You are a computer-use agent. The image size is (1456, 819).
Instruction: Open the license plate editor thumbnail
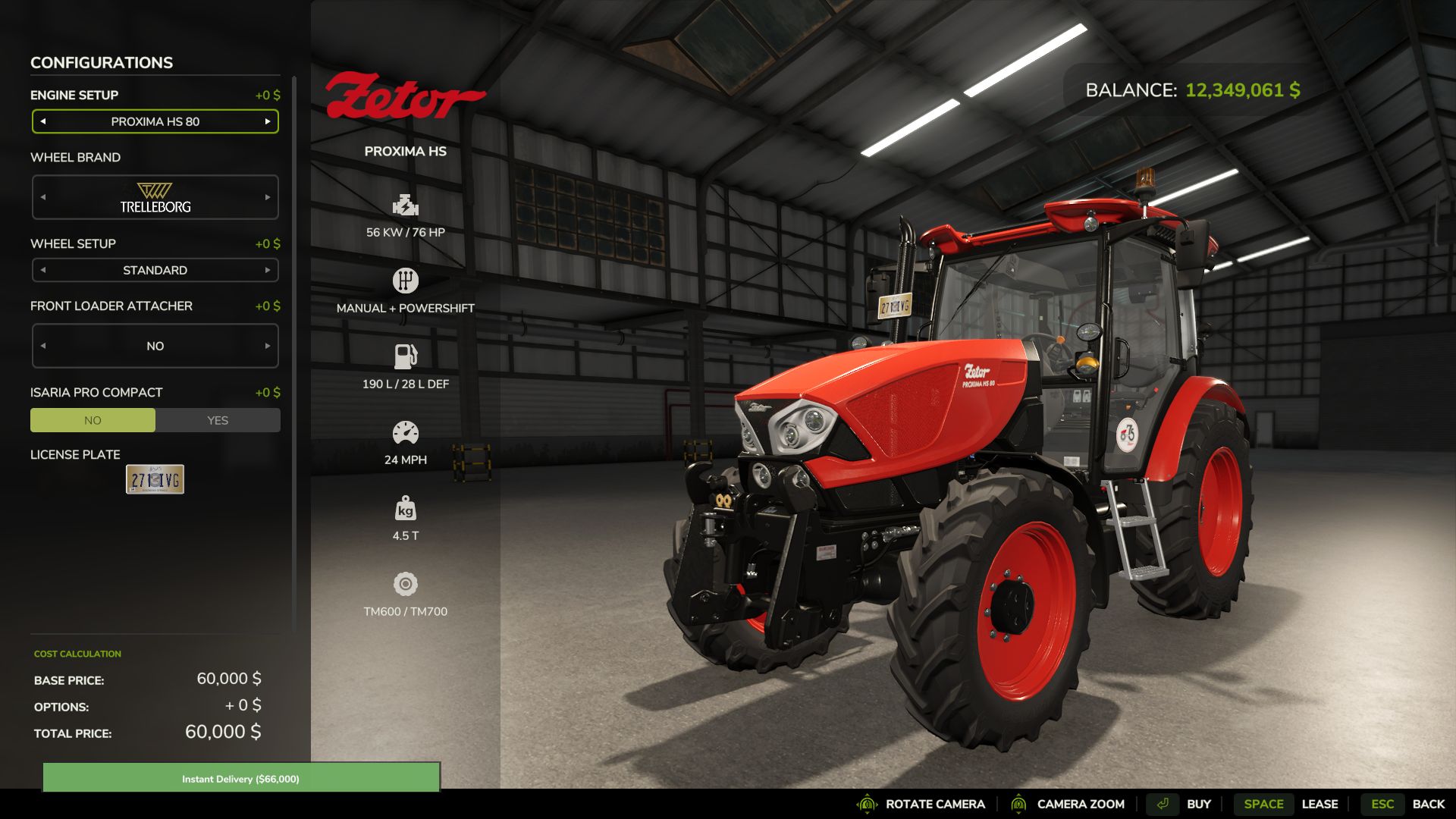click(x=155, y=479)
